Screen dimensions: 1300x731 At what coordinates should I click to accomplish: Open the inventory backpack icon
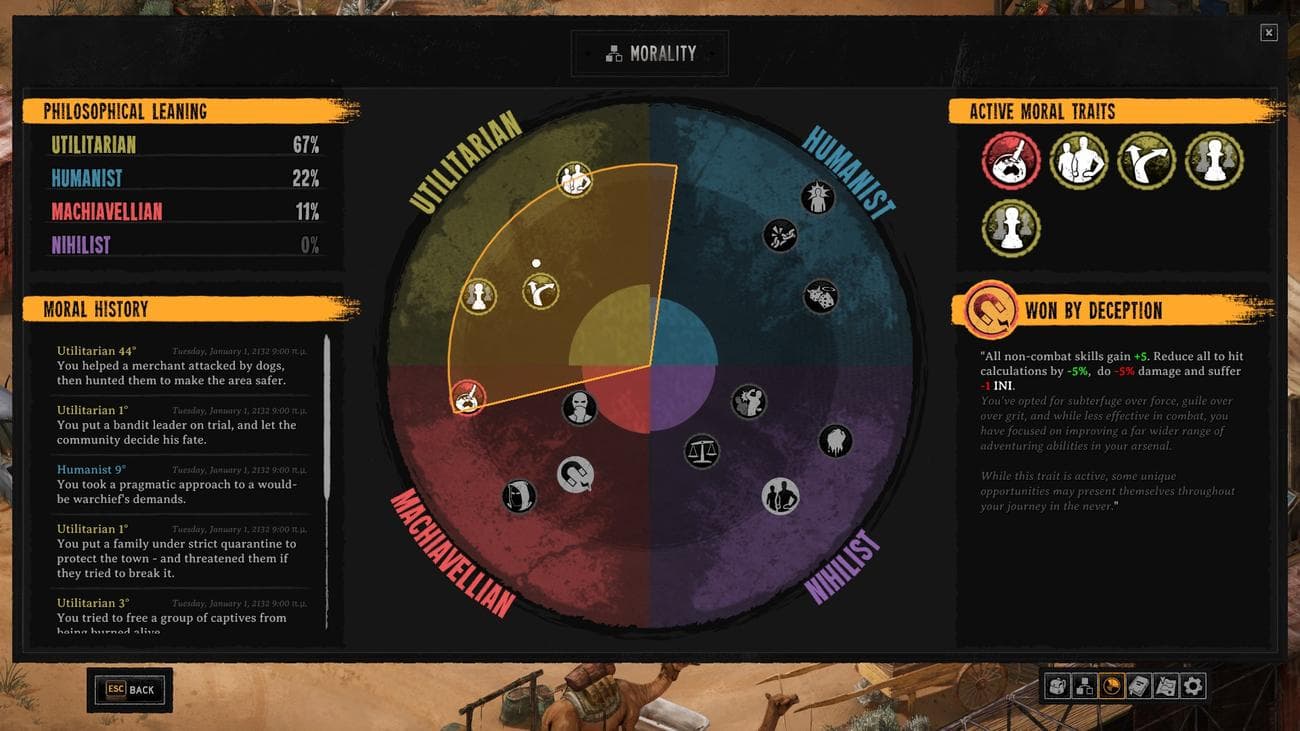tap(1058, 686)
